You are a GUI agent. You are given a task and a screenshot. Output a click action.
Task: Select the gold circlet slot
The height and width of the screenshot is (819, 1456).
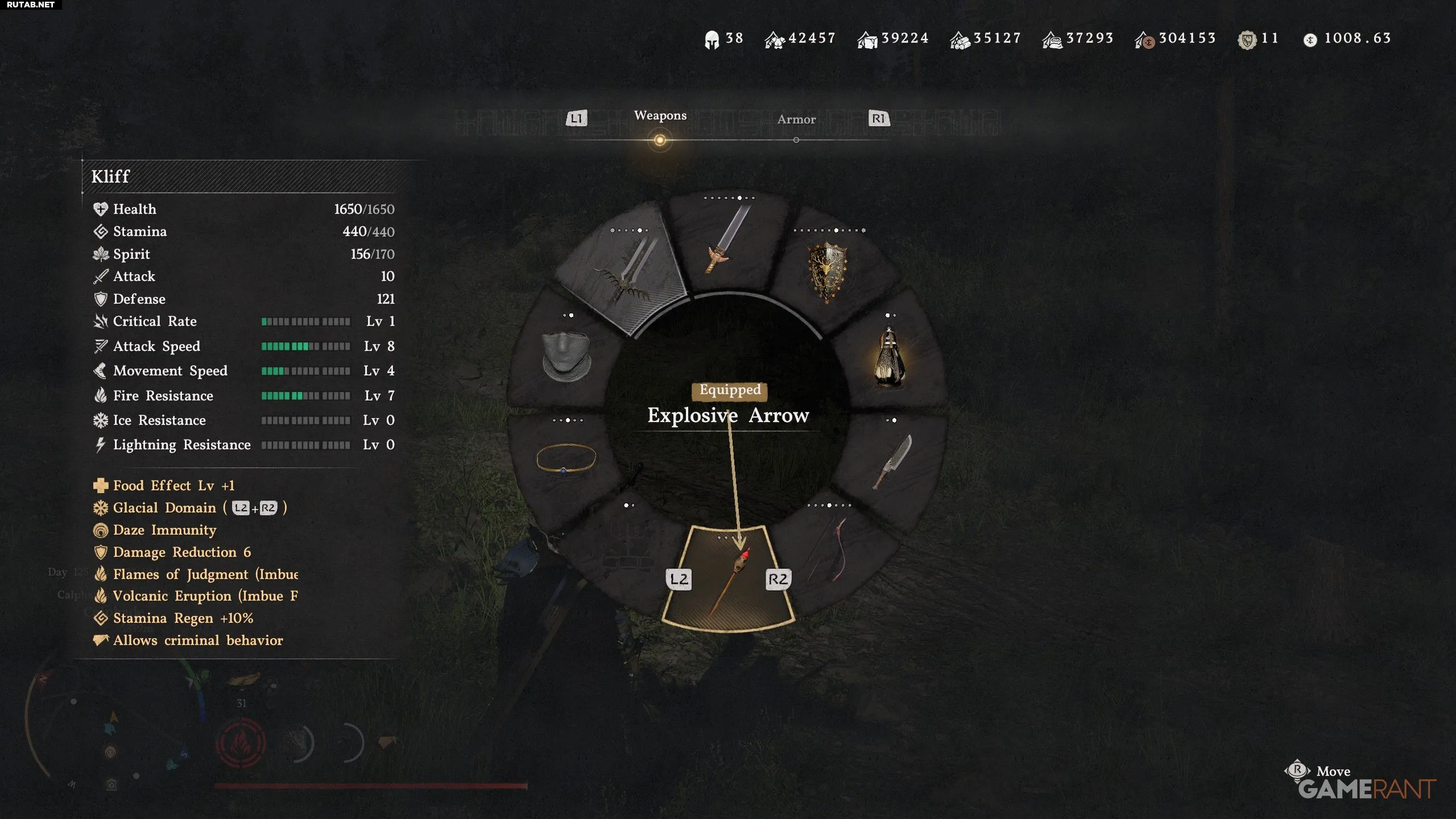tap(566, 458)
